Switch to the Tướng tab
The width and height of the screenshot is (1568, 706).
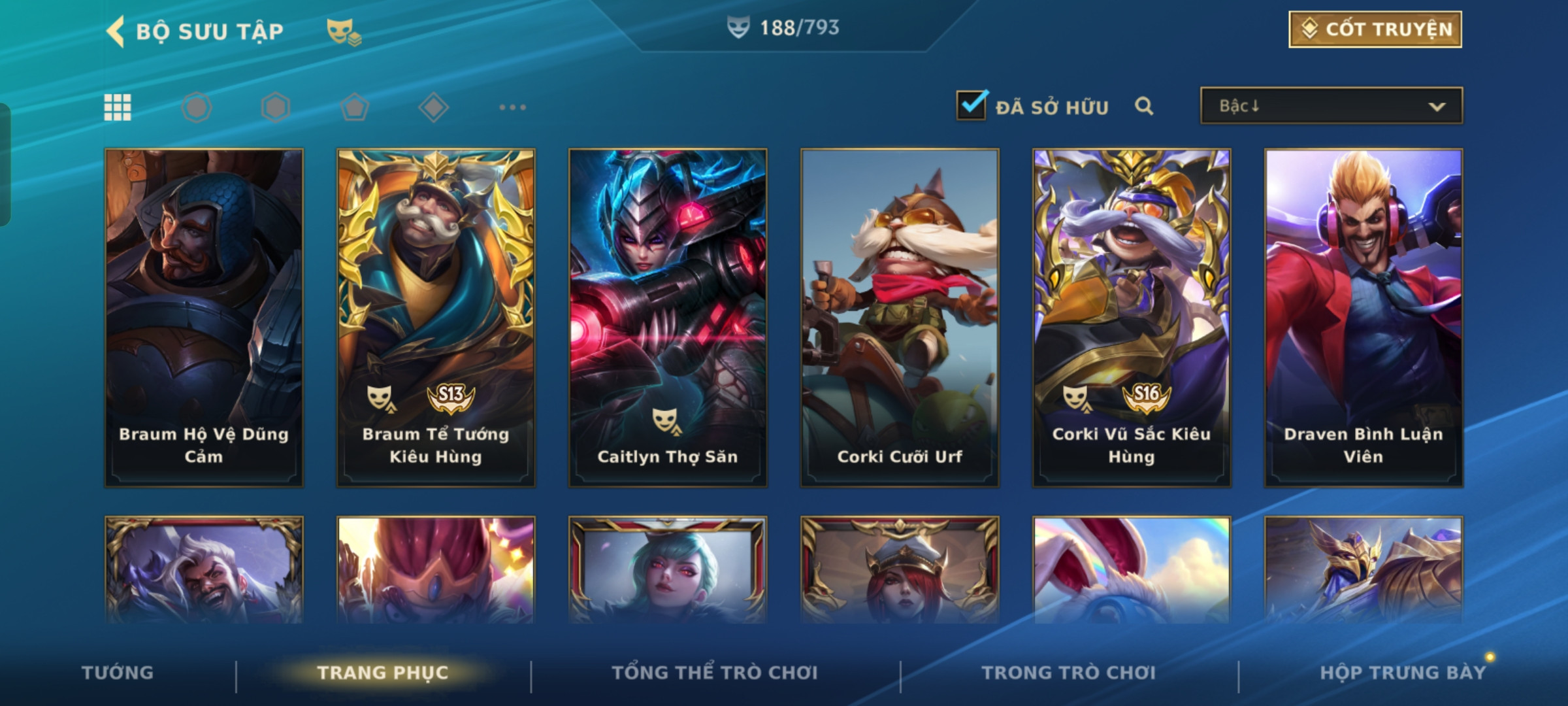coord(118,673)
